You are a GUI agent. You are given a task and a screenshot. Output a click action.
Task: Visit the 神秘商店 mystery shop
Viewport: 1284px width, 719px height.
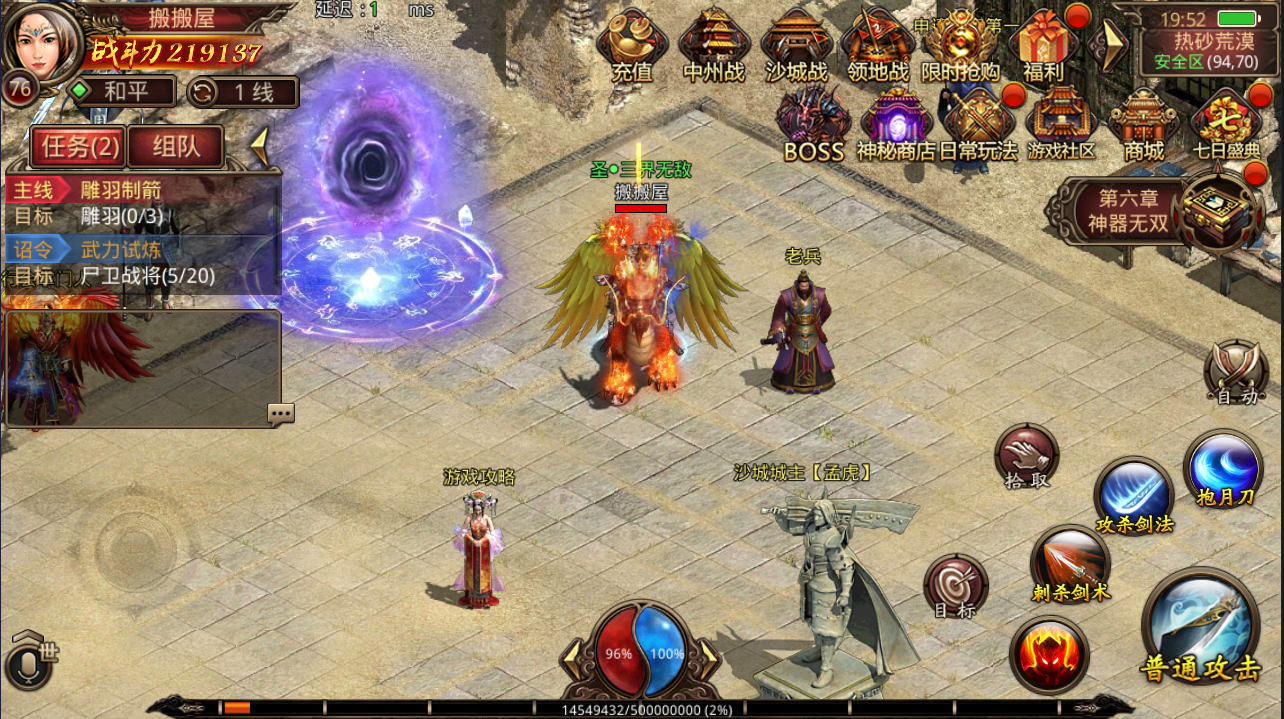point(896,122)
